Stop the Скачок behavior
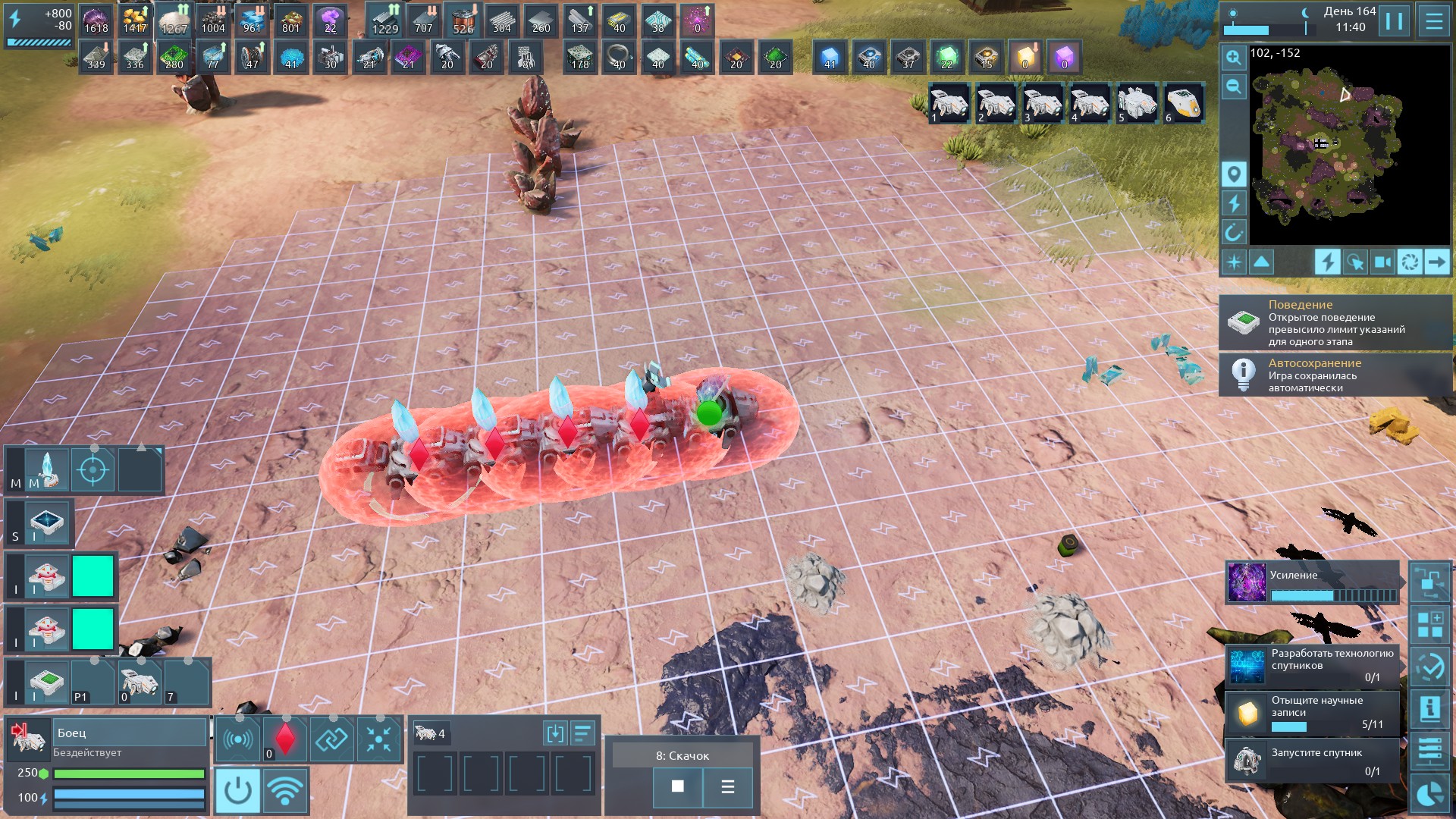This screenshot has width=1456, height=819. (x=677, y=786)
